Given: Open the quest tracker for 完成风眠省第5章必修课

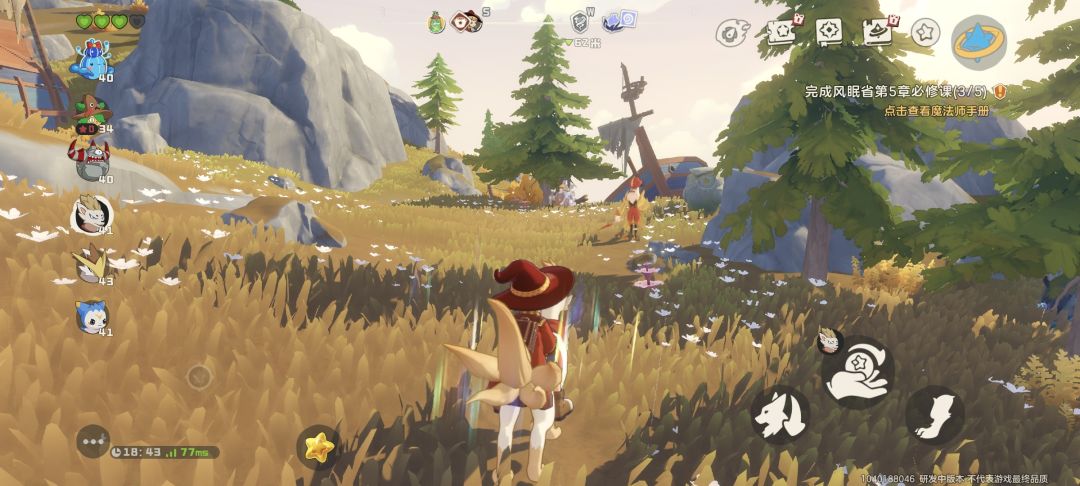Looking at the screenshot, I should coord(898,91).
